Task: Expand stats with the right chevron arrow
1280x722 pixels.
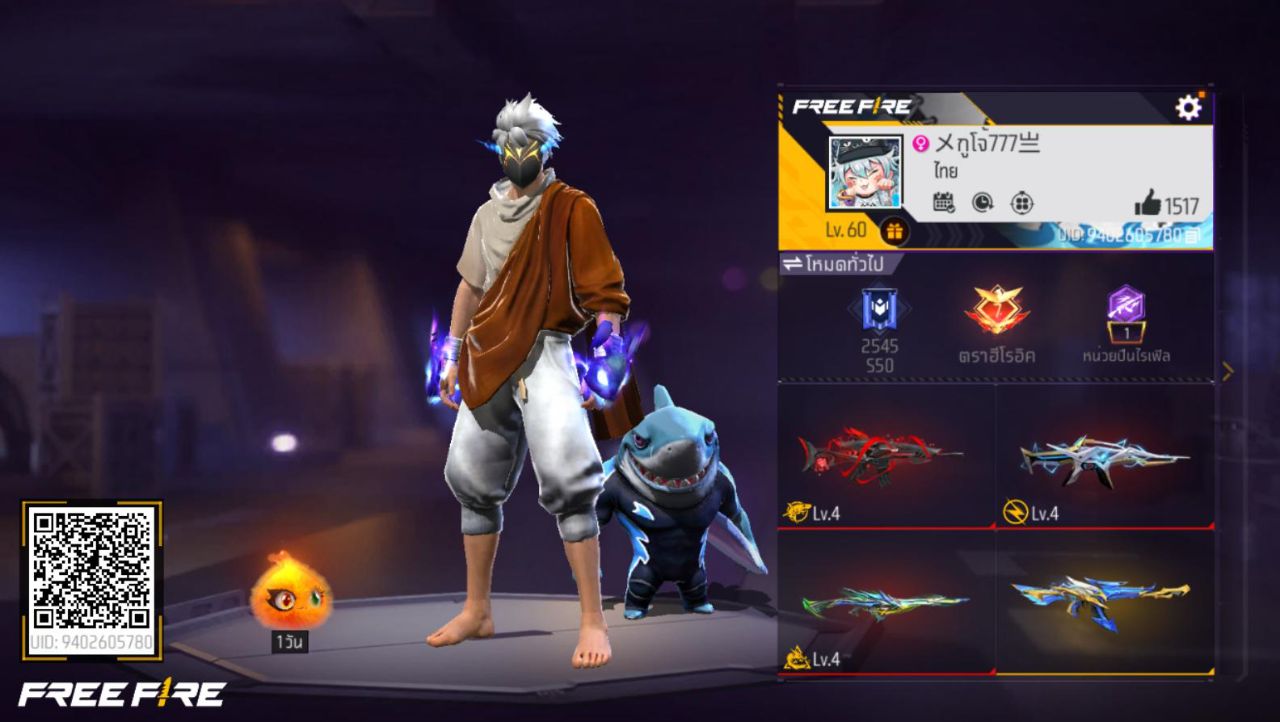Action: (x=1227, y=370)
